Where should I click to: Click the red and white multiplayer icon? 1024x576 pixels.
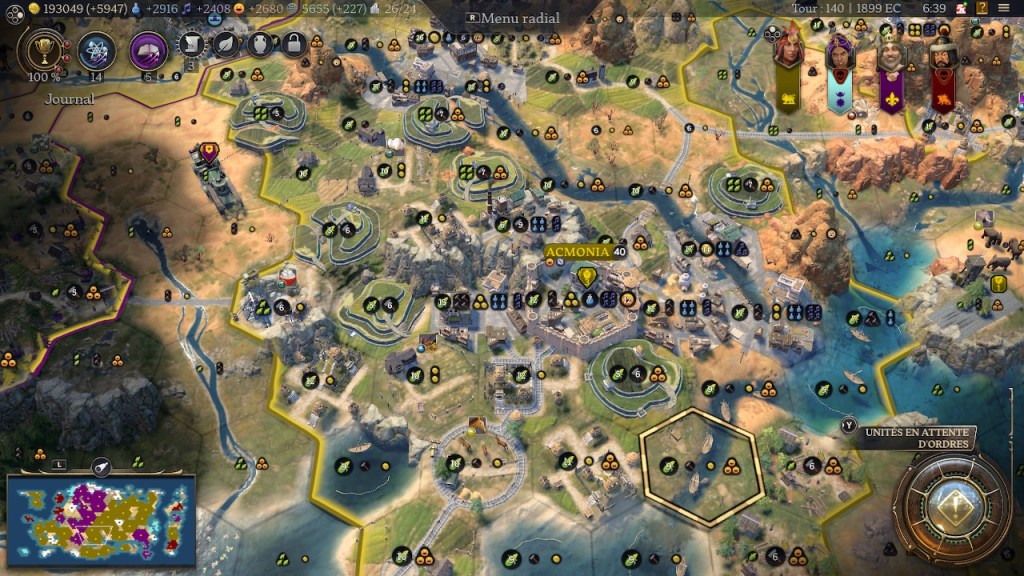tap(959, 8)
